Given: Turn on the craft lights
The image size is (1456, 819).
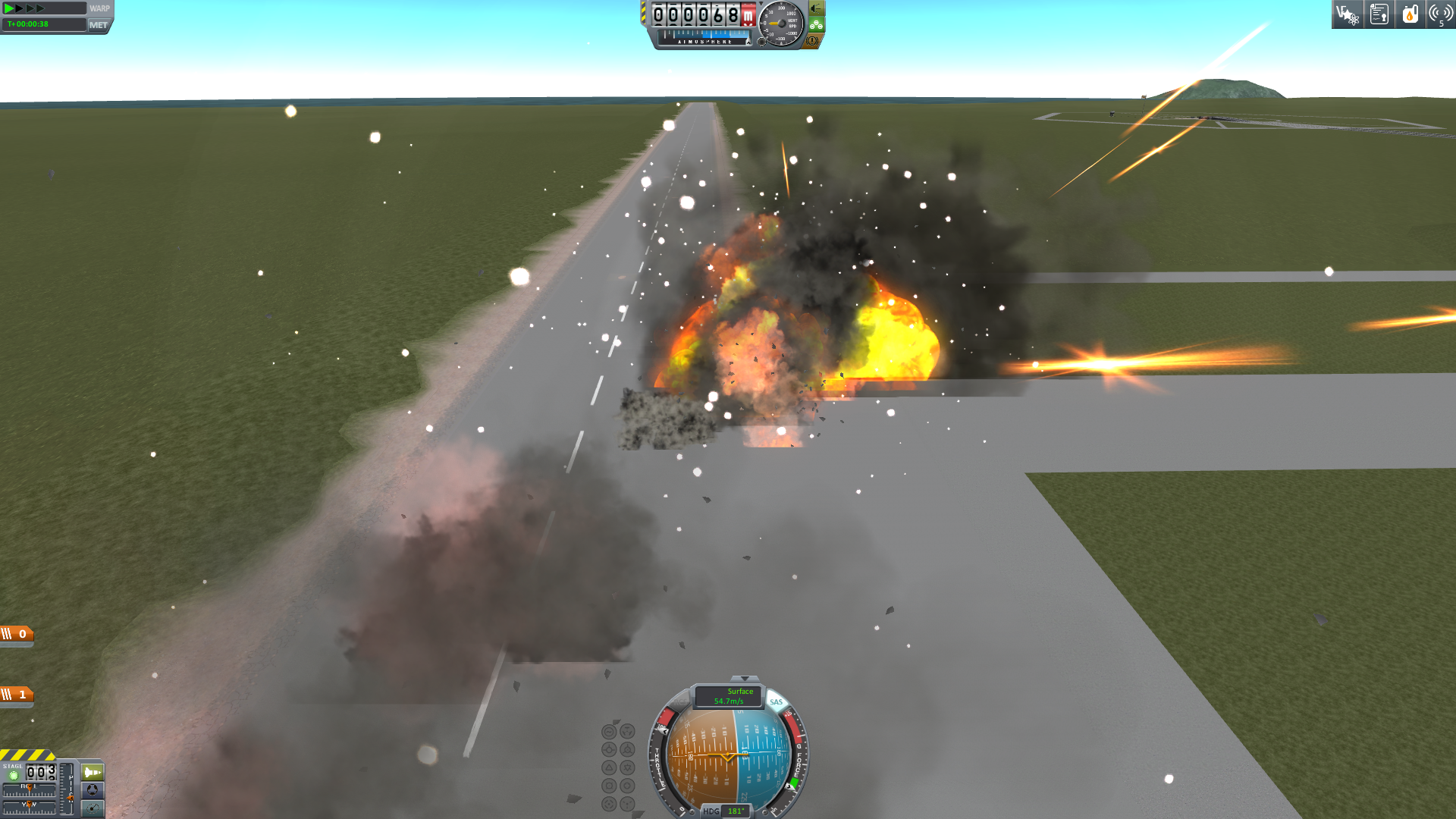Looking at the screenshot, I should (817, 8).
